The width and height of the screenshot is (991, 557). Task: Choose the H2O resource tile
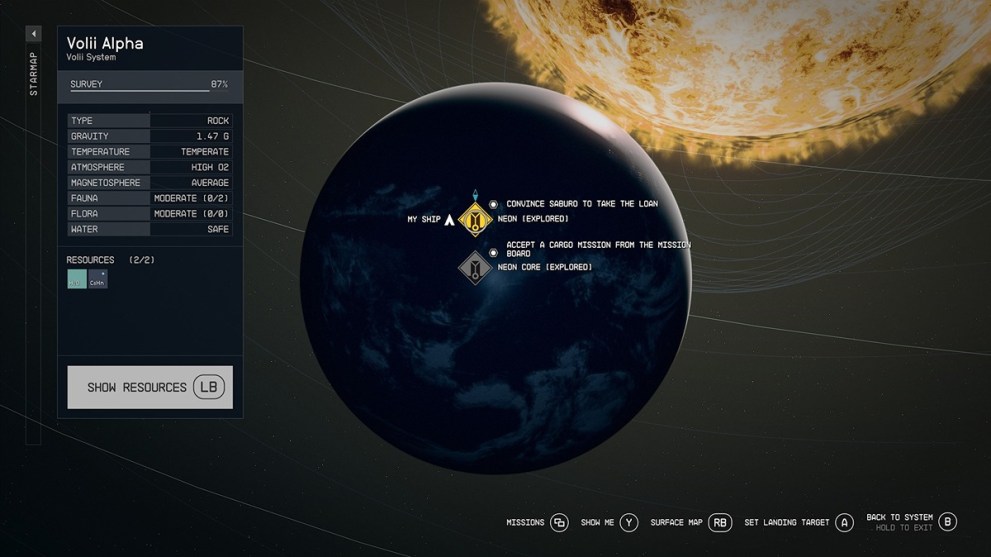(x=77, y=279)
